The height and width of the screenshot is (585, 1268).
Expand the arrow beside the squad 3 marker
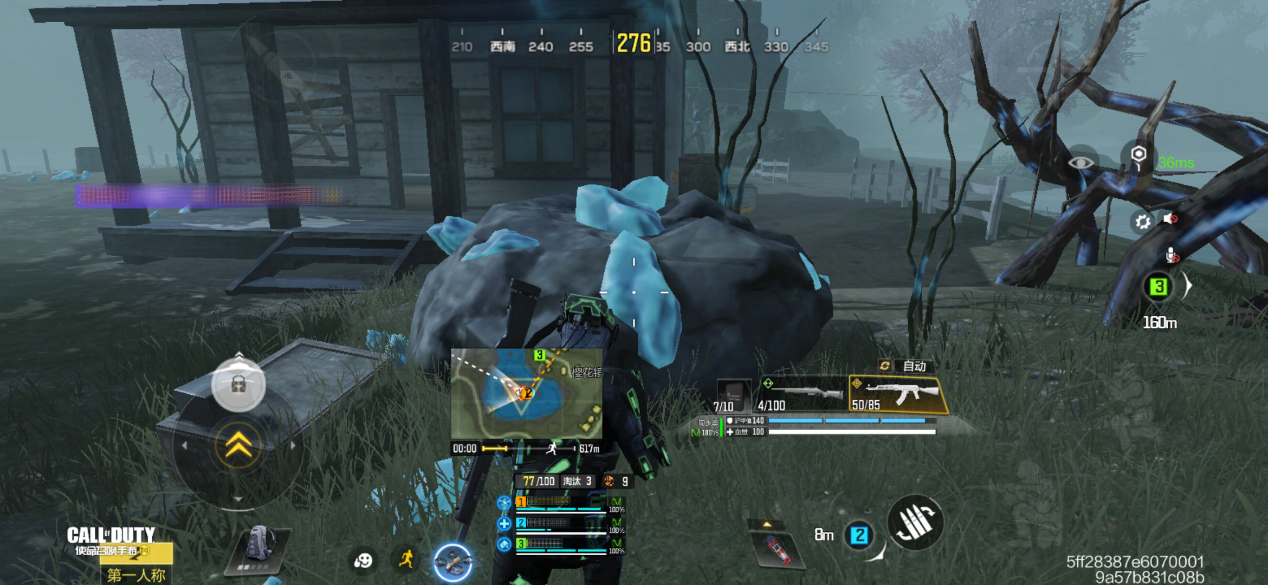pos(1188,287)
